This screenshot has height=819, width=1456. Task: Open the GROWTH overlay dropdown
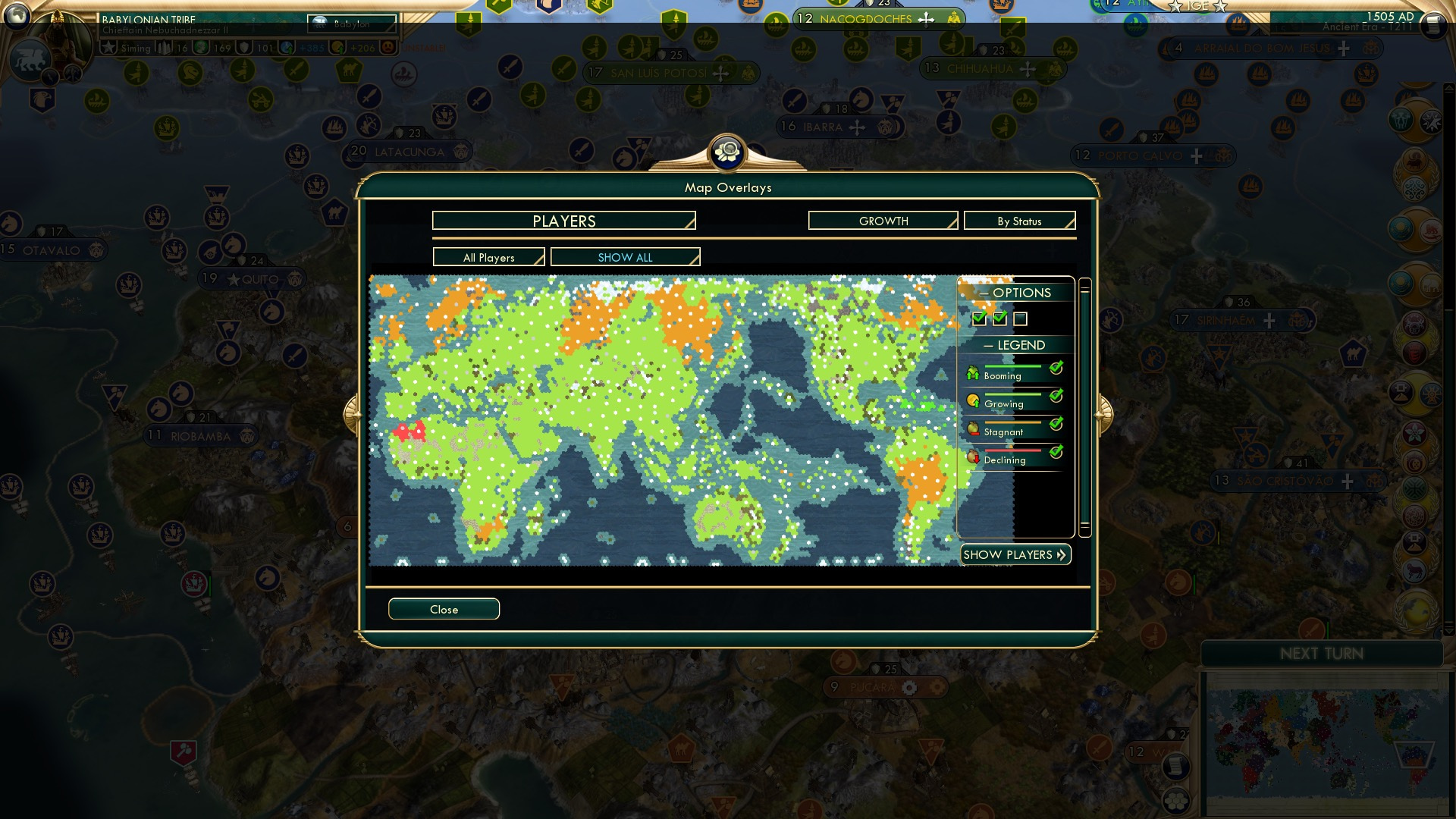(882, 221)
